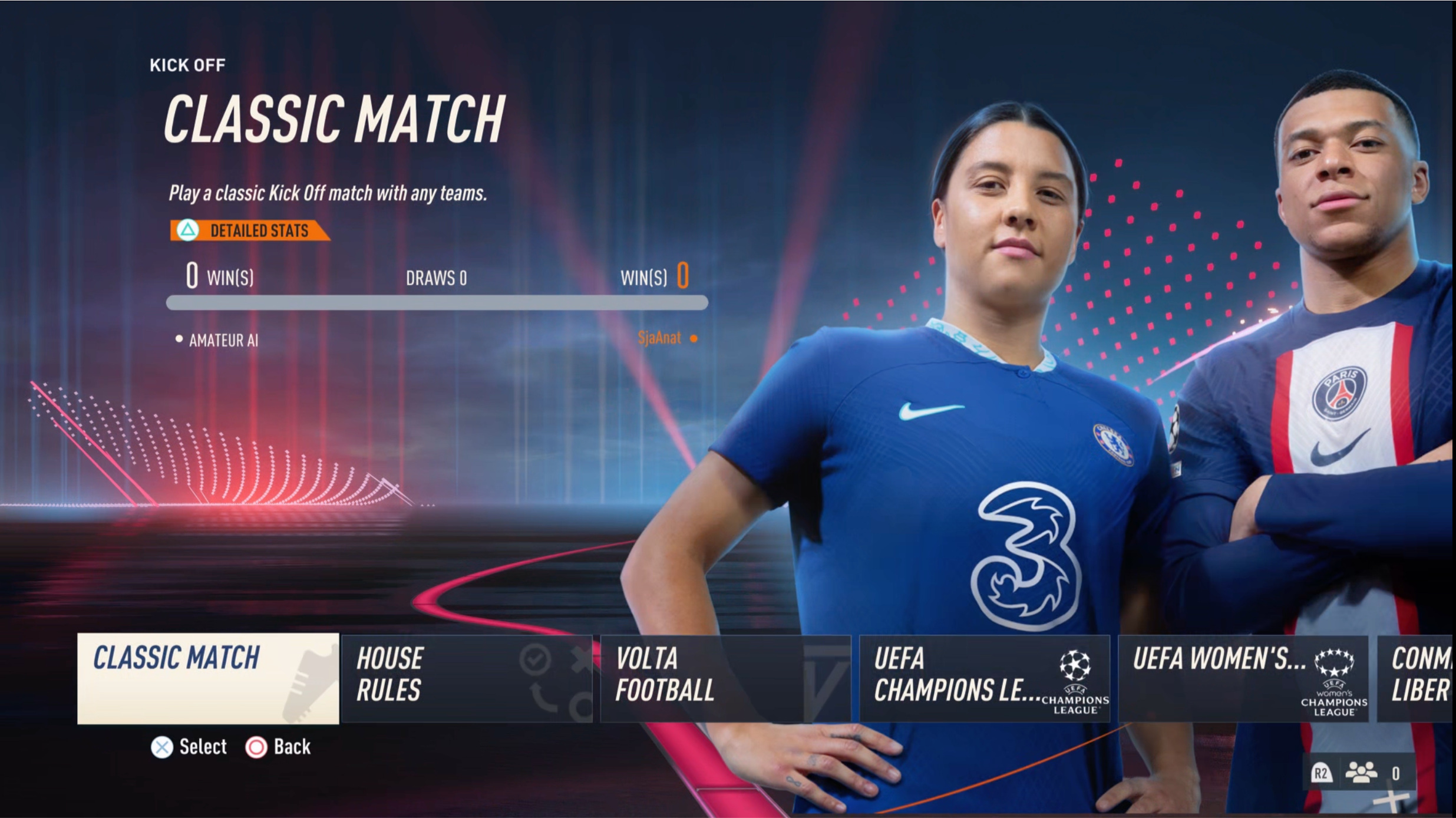Go Back to the previous menu
1456x818 pixels.
278,747
